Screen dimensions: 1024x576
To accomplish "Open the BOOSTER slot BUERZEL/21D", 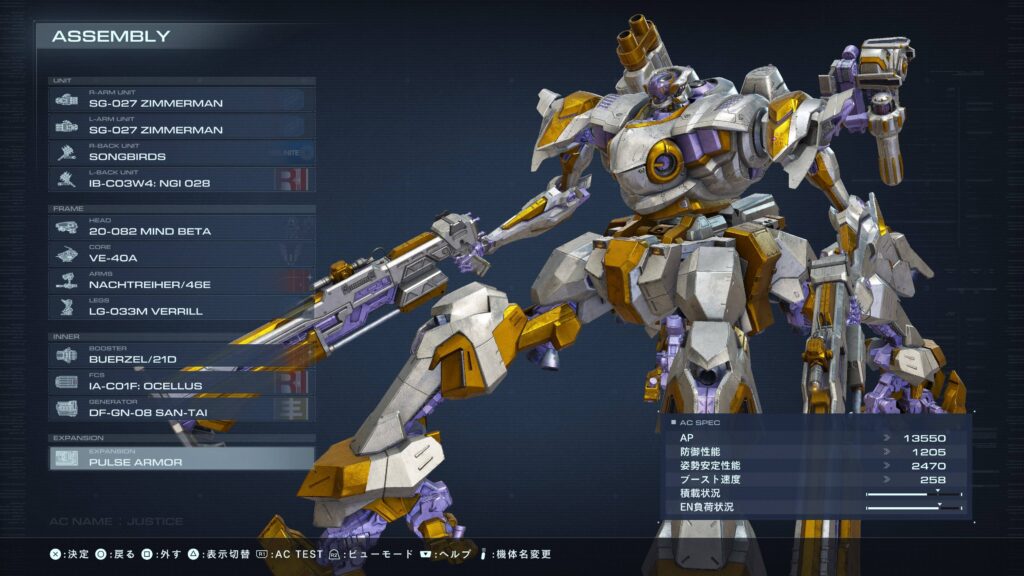I will [x=182, y=355].
